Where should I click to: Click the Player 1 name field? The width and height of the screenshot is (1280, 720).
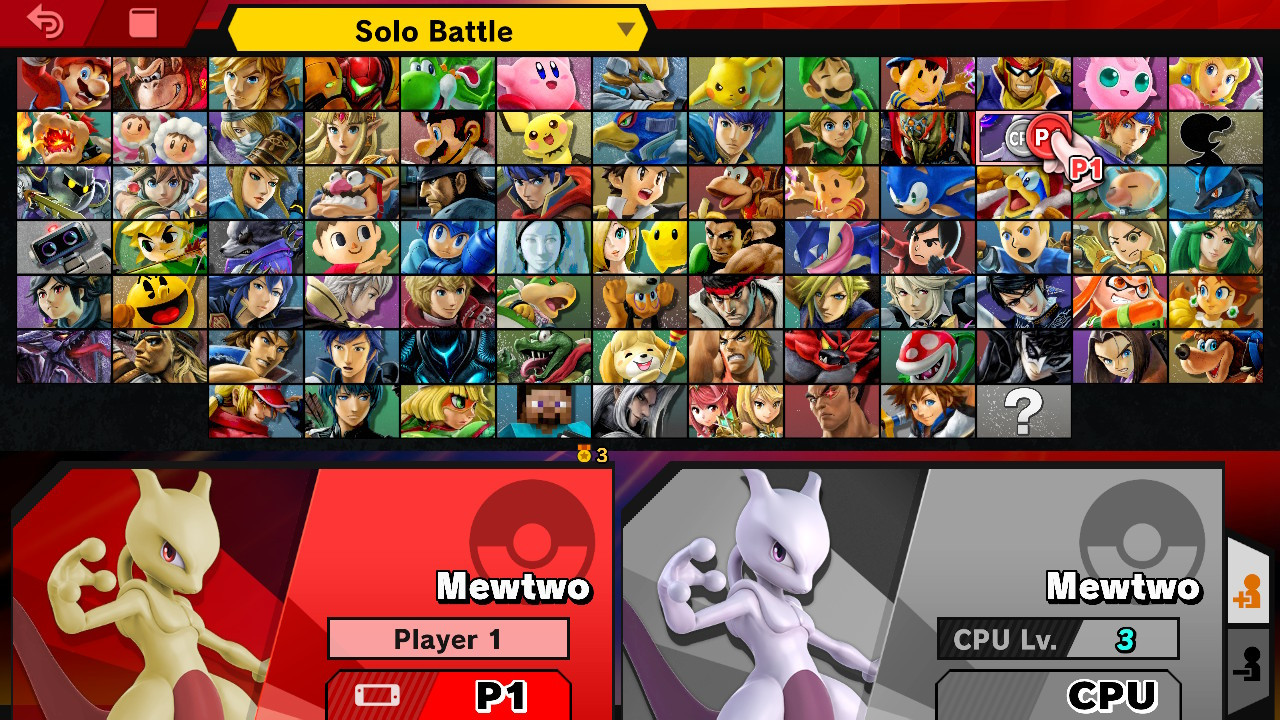[448, 639]
